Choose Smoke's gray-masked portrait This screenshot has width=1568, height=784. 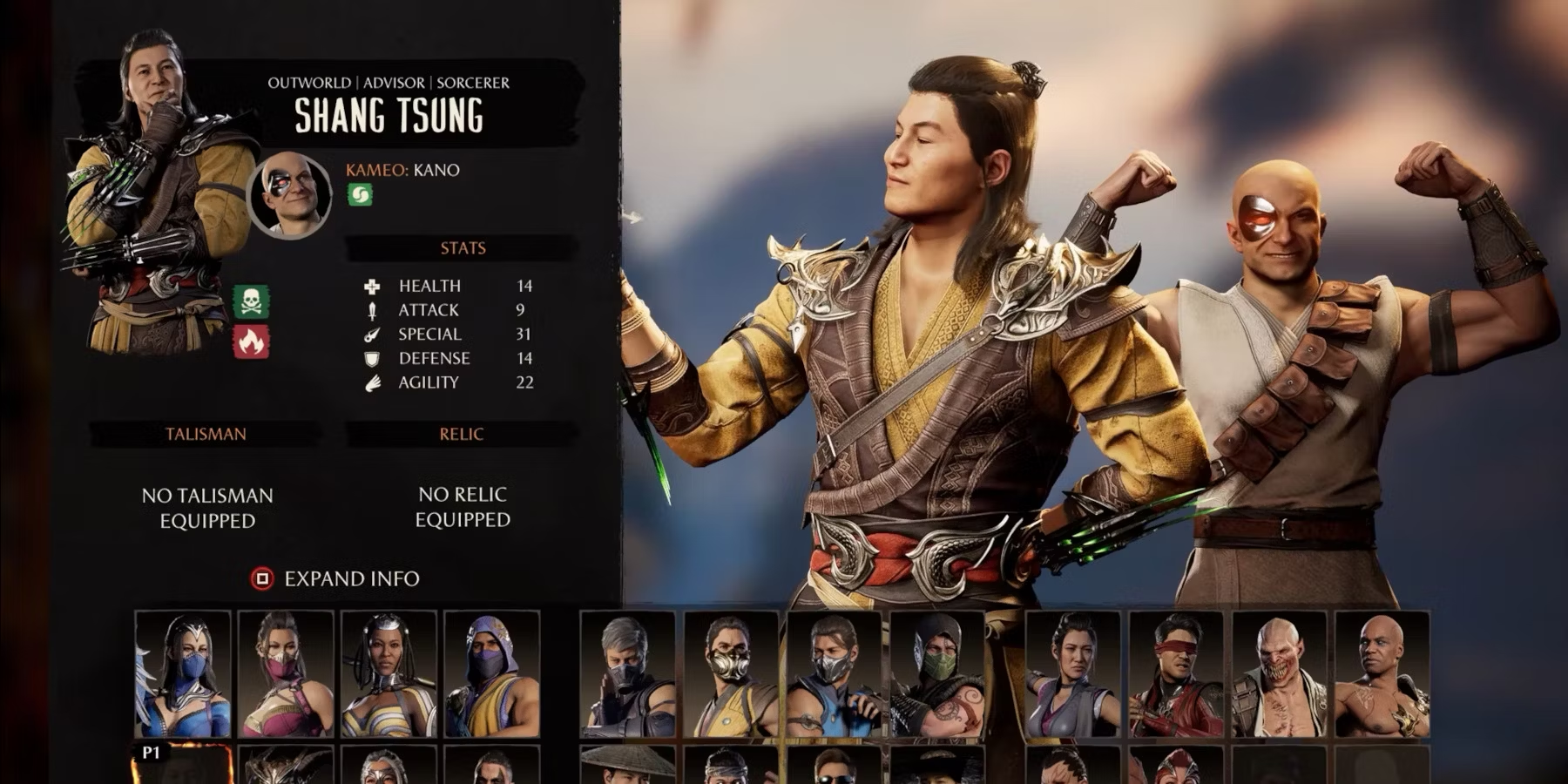tap(627, 674)
